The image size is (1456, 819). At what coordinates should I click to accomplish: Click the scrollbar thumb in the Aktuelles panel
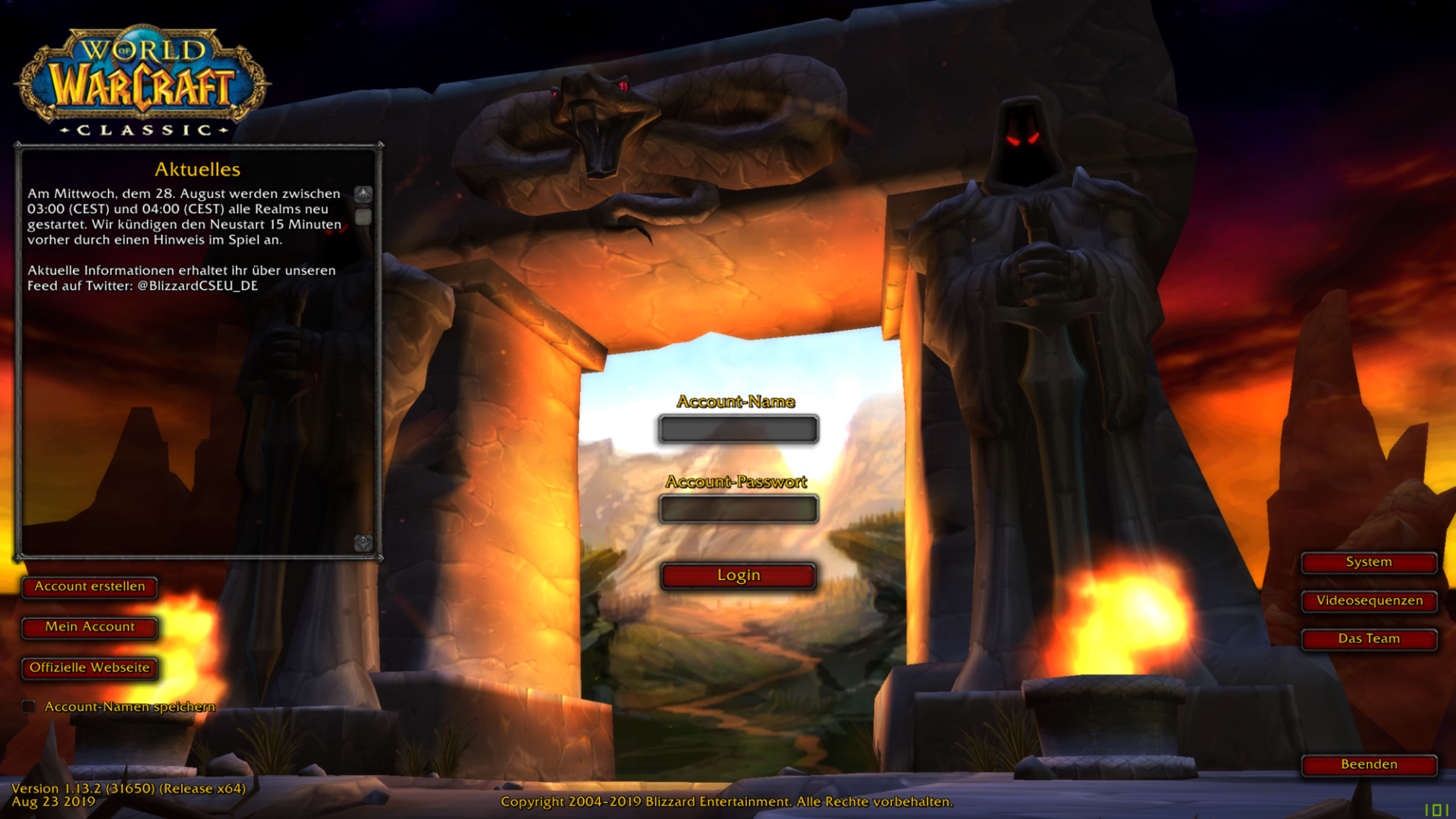coord(364,218)
